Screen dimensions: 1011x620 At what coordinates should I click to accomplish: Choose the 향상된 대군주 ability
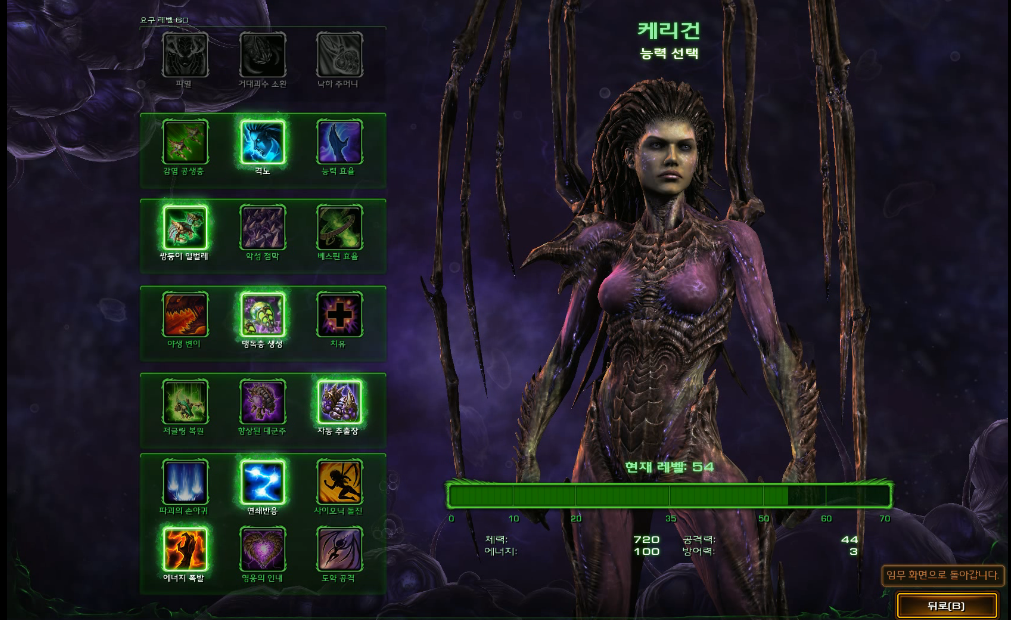click(263, 402)
